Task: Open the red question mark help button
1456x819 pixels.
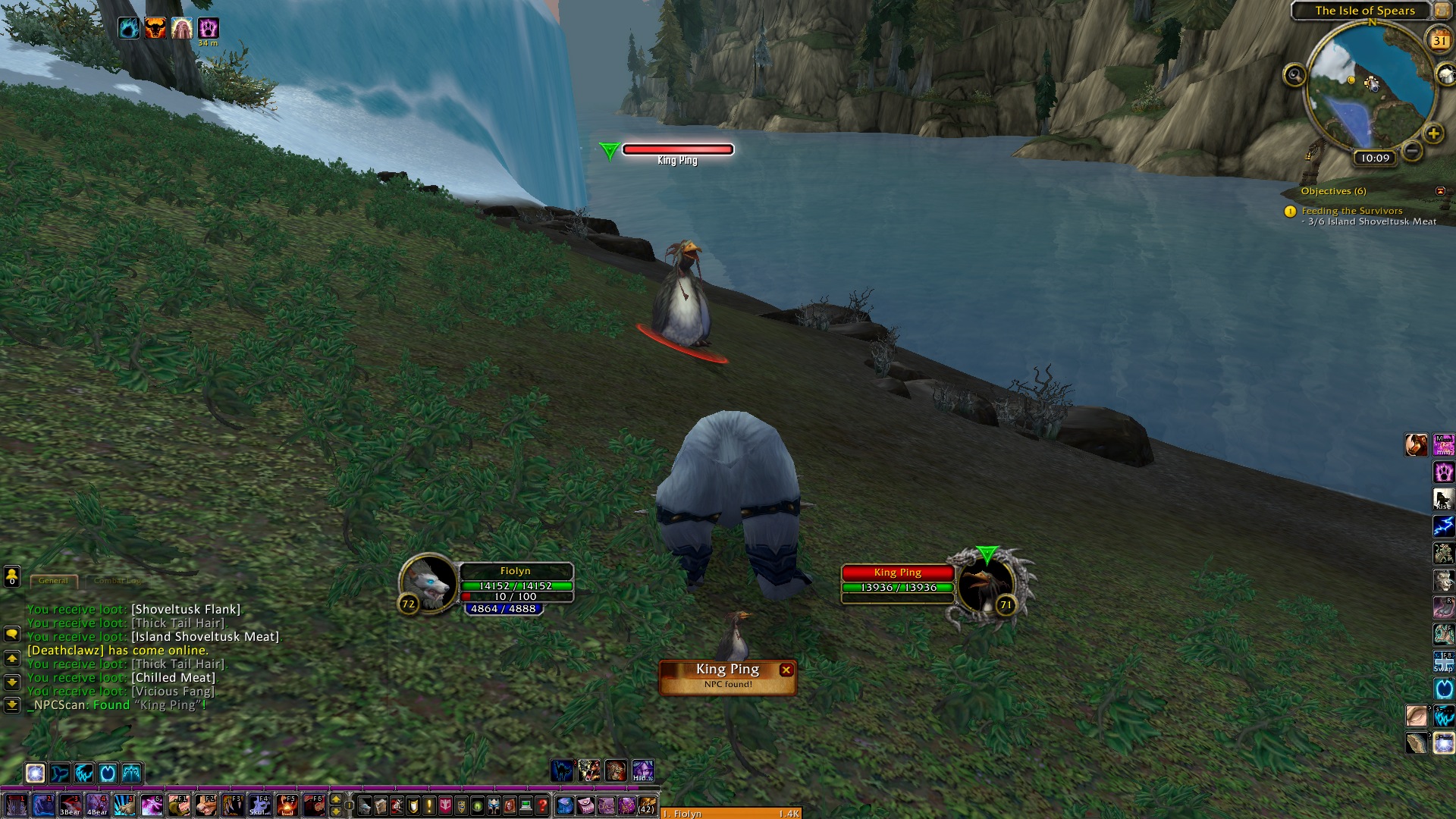Action: tap(542, 805)
